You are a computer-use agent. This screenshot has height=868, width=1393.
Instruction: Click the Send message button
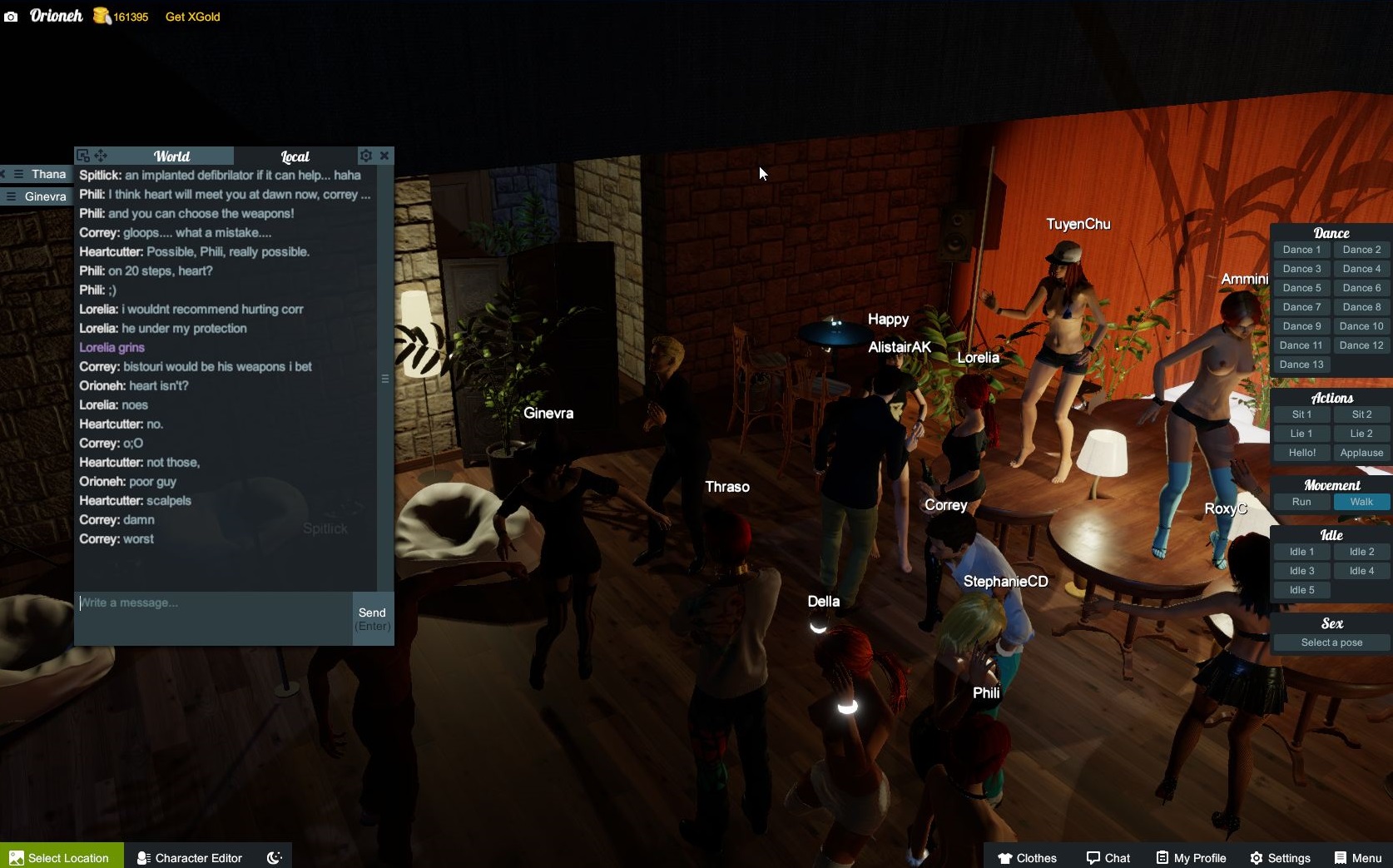click(372, 618)
